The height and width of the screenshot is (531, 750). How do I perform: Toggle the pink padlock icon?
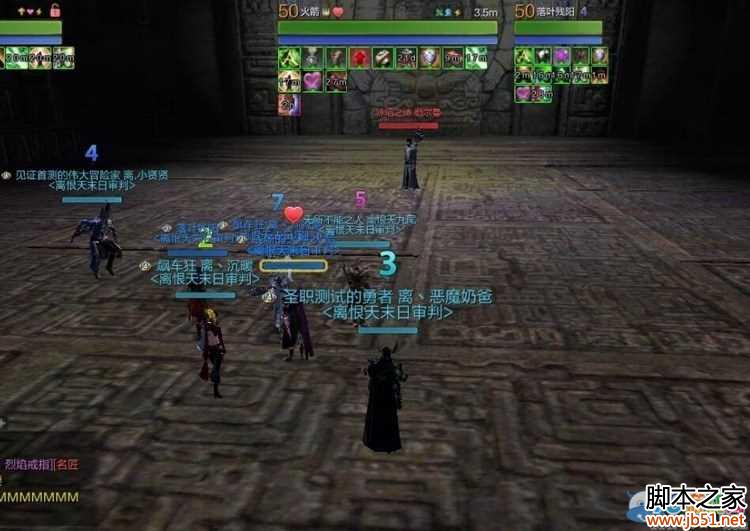pyautogui.click(x=54, y=11)
